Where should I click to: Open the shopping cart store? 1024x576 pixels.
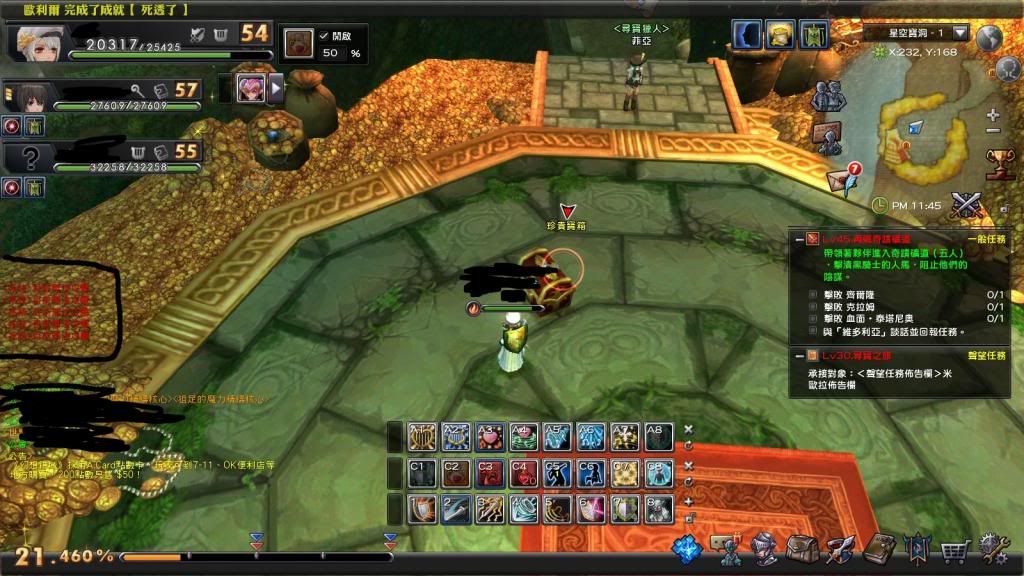tap(956, 549)
